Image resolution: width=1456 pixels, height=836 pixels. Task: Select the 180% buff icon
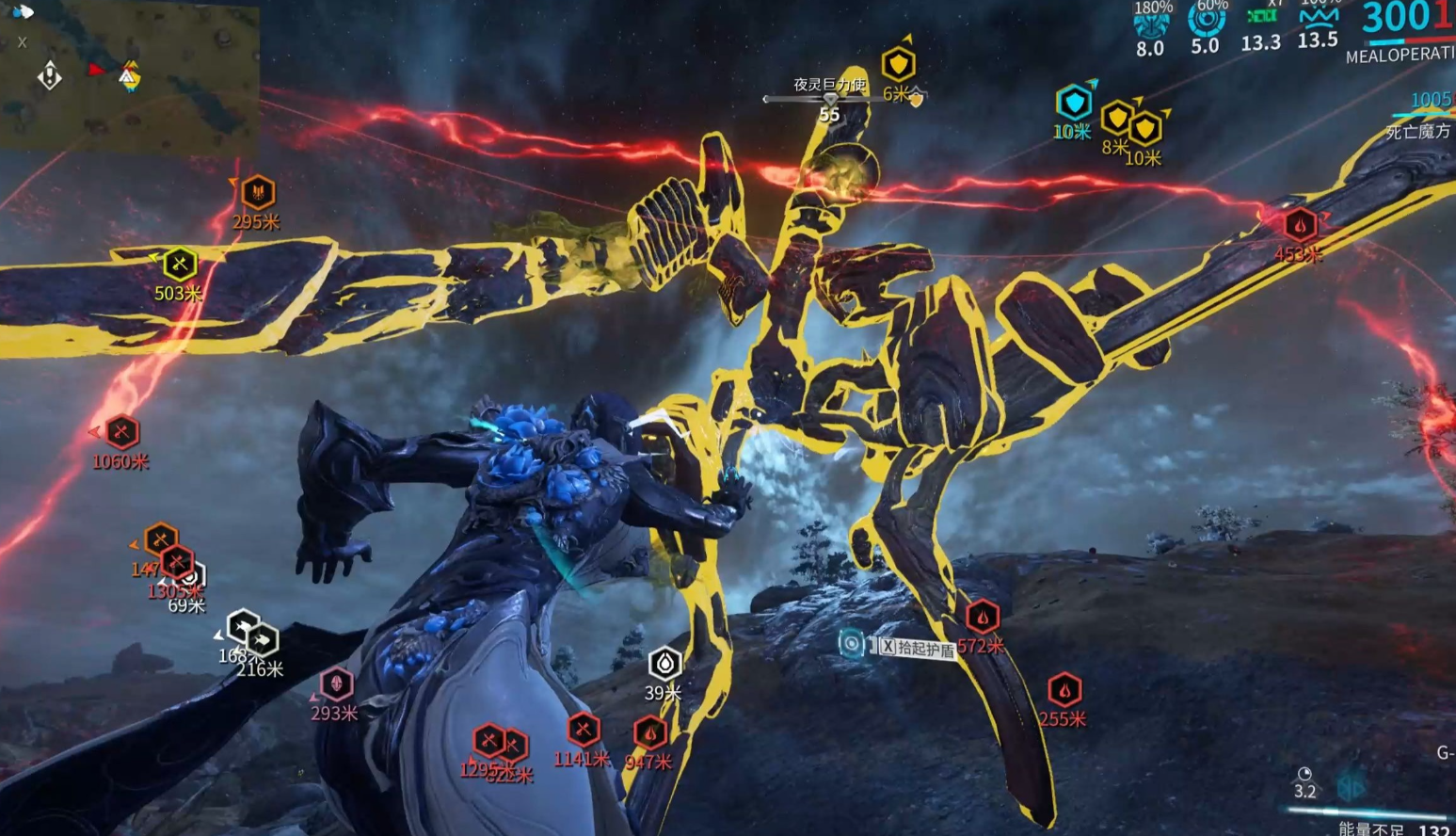(x=1151, y=24)
